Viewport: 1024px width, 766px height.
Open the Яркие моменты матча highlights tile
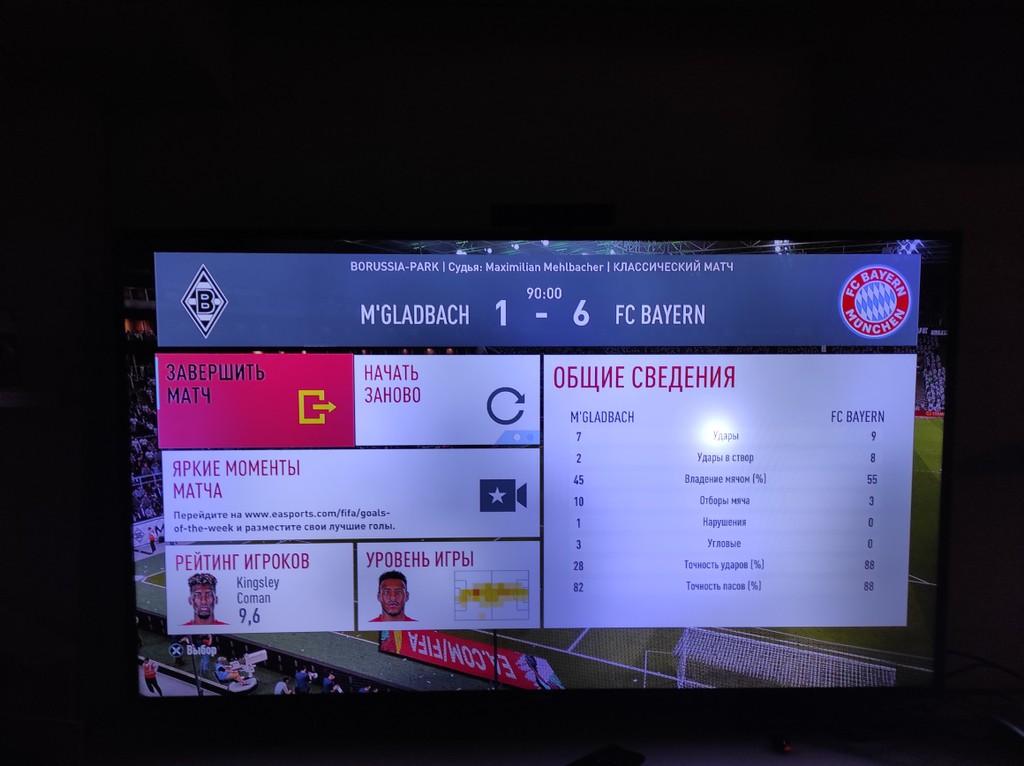point(348,495)
